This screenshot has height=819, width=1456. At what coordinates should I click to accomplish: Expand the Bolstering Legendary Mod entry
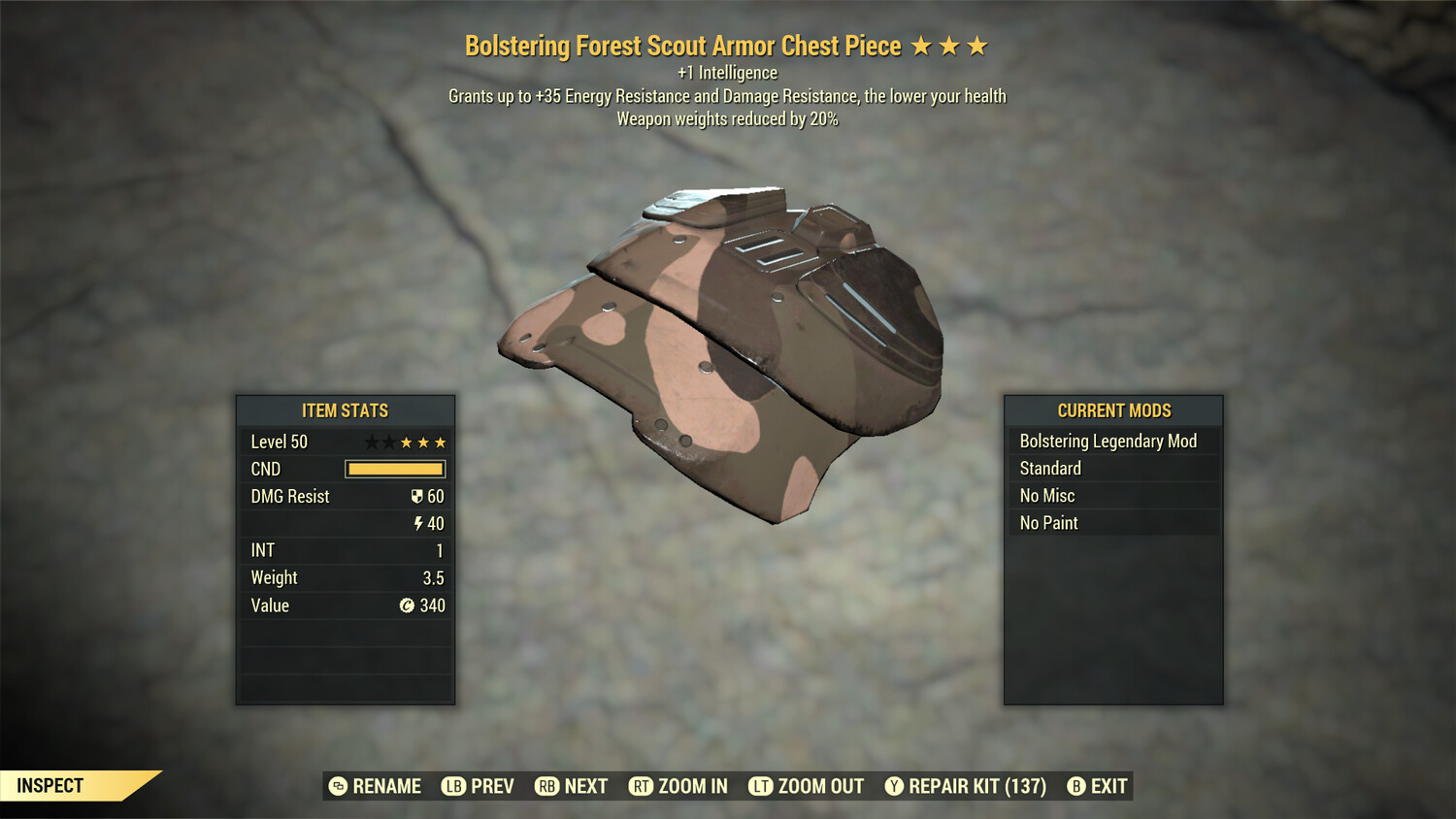pyautogui.click(x=1112, y=441)
